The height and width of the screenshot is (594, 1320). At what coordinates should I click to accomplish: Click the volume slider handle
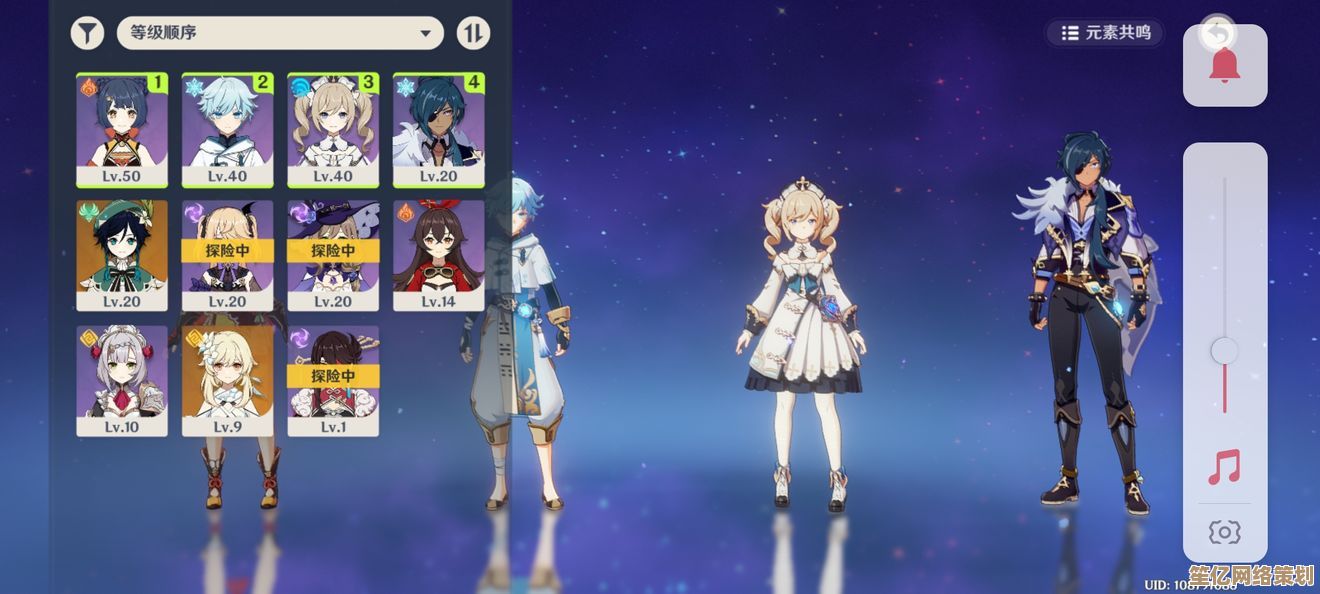(1224, 351)
